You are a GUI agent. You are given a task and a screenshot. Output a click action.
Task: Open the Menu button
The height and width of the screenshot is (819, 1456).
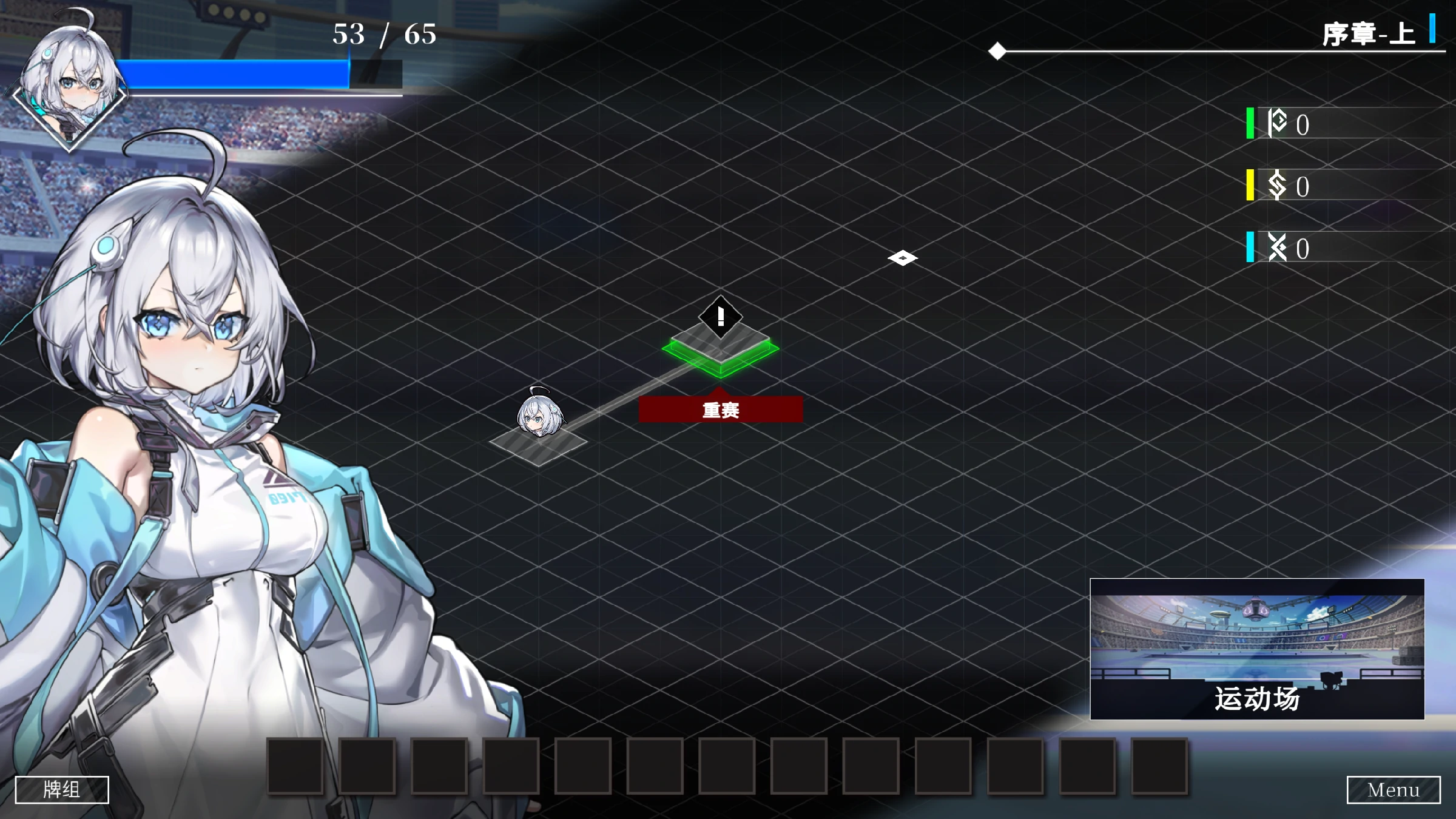[x=1393, y=789]
